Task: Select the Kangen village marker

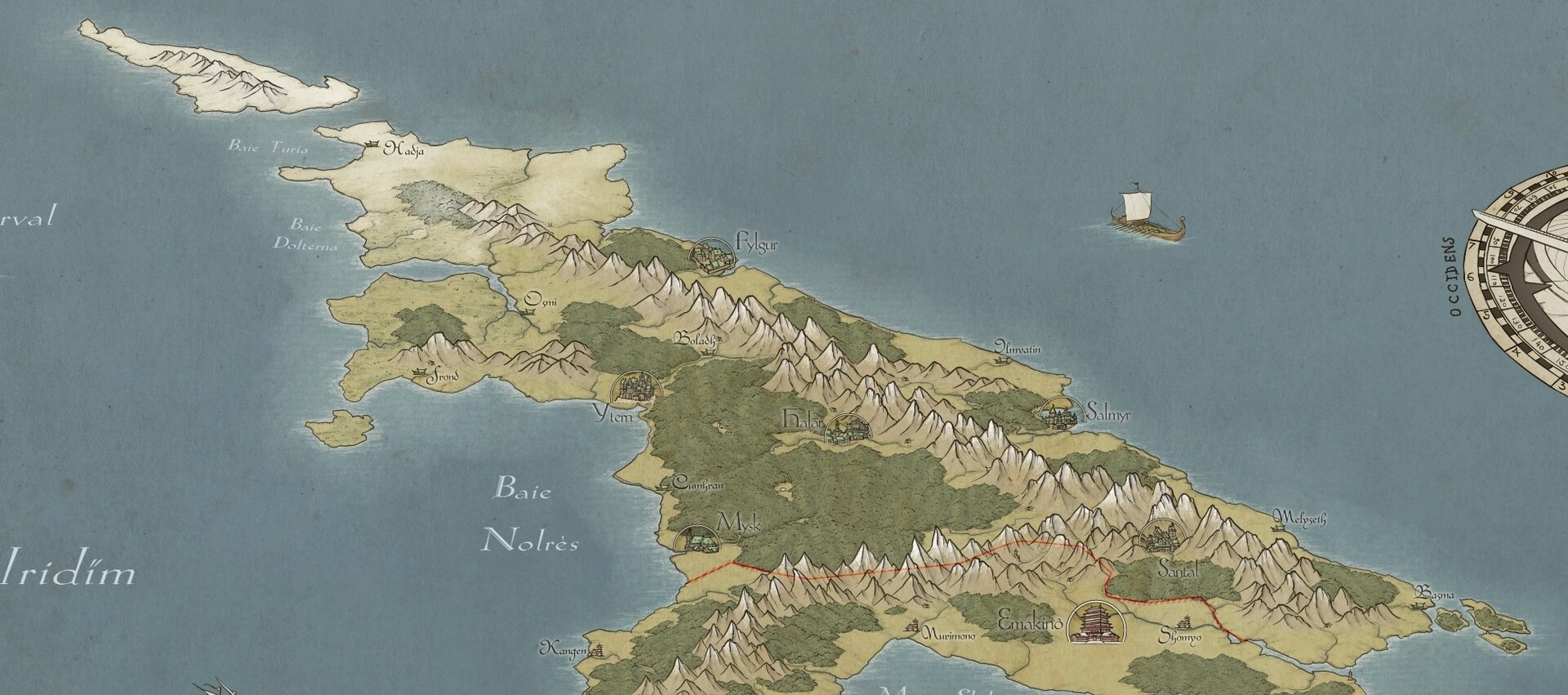Action: pos(597,650)
